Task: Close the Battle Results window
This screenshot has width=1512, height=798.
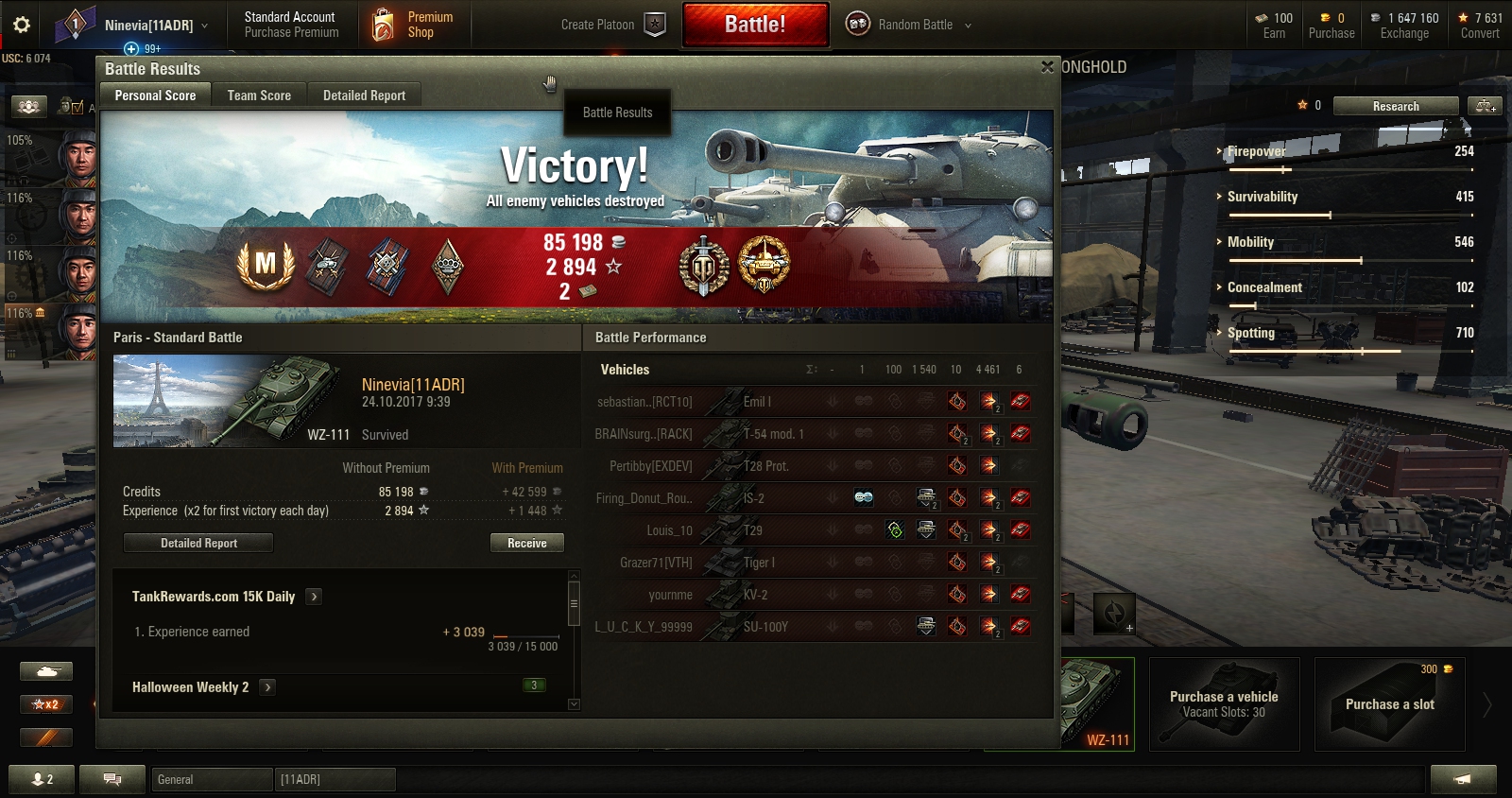Action: [x=1047, y=67]
